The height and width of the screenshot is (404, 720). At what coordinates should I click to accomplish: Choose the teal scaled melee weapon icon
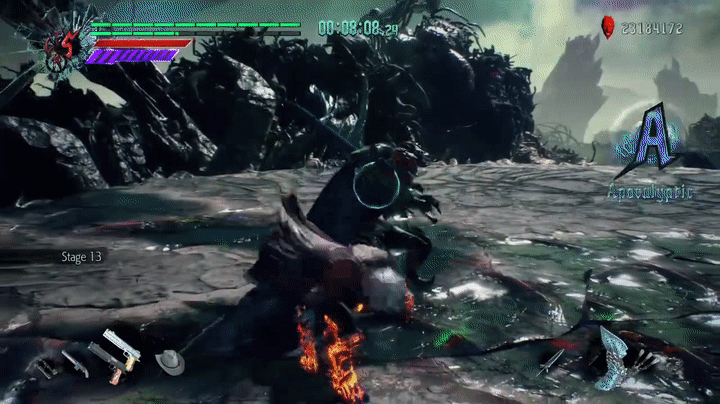612,356
